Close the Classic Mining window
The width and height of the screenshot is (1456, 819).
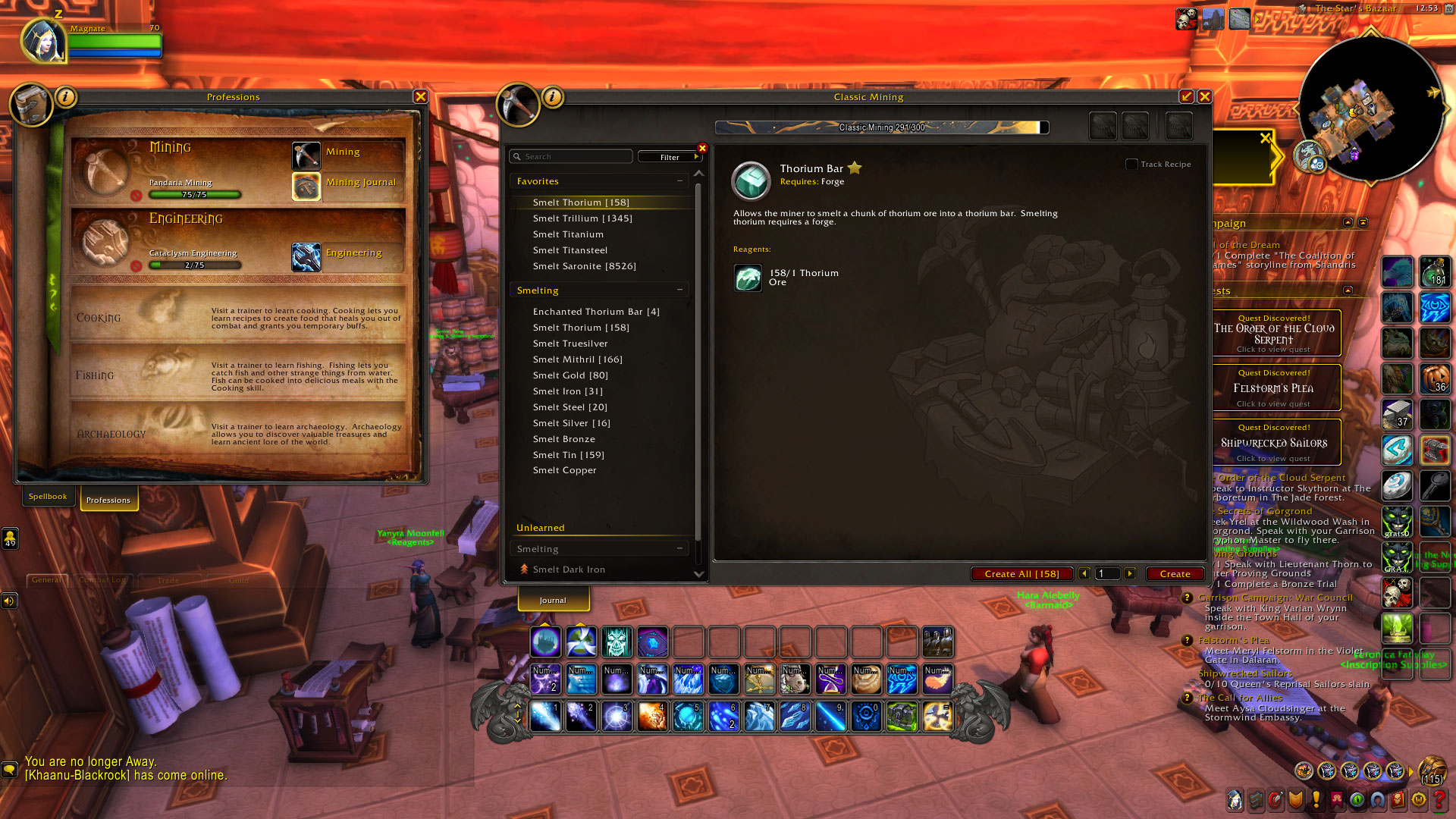[x=1204, y=97]
